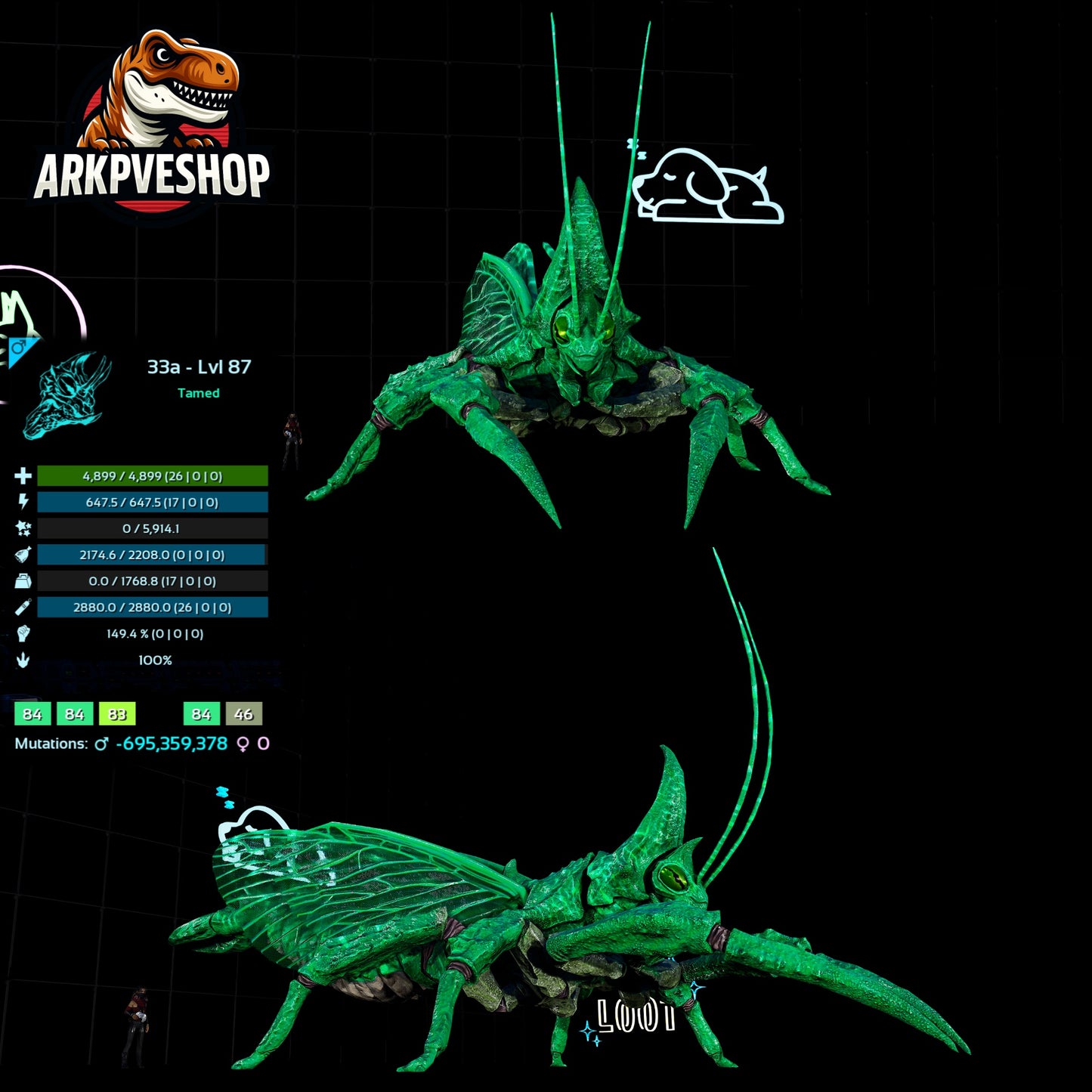The image size is (1092, 1092).
Task: Click the Tamed status label
Action: [199, 393]
